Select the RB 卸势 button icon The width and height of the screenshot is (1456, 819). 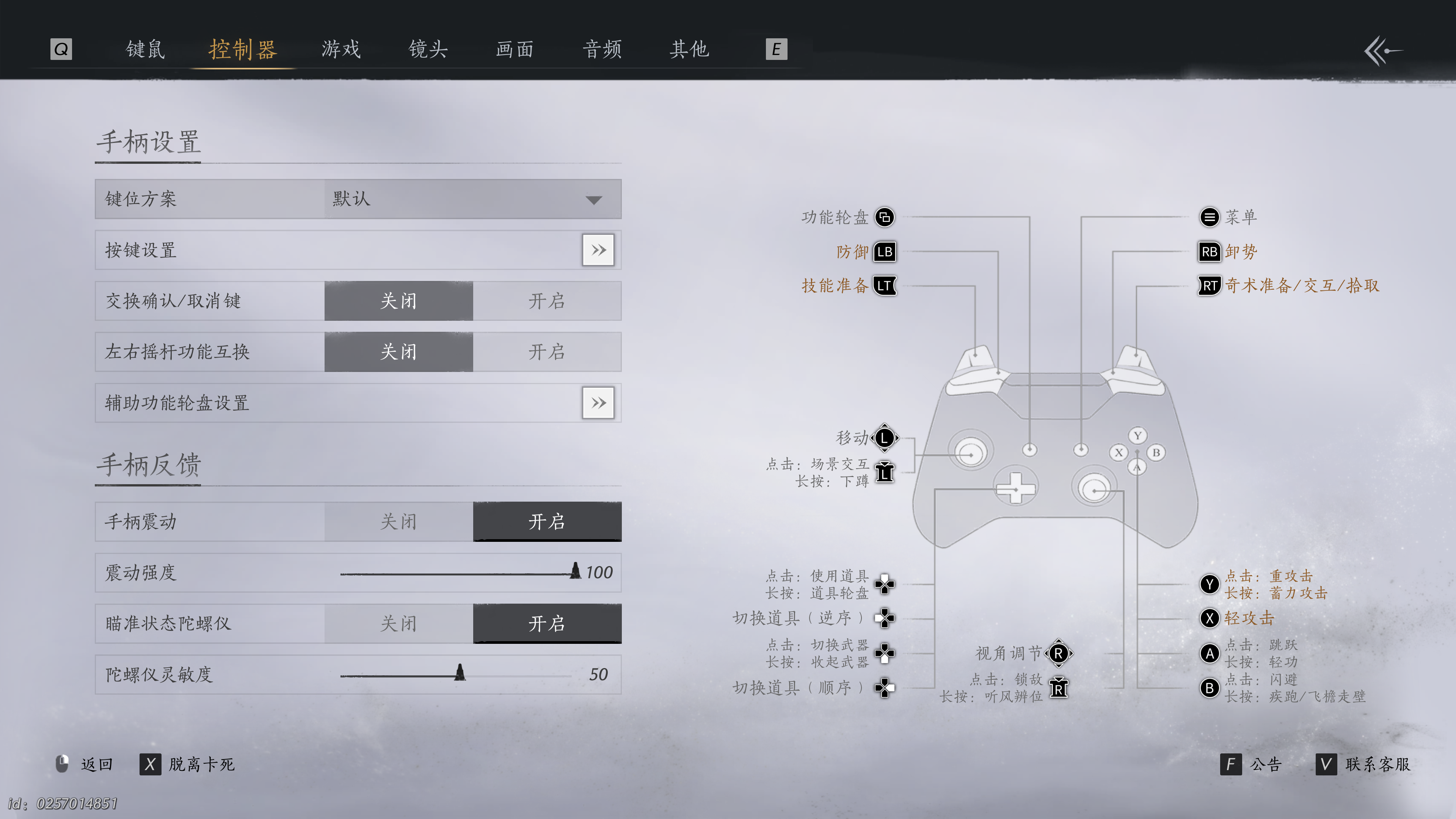[x=1210, y=252]
